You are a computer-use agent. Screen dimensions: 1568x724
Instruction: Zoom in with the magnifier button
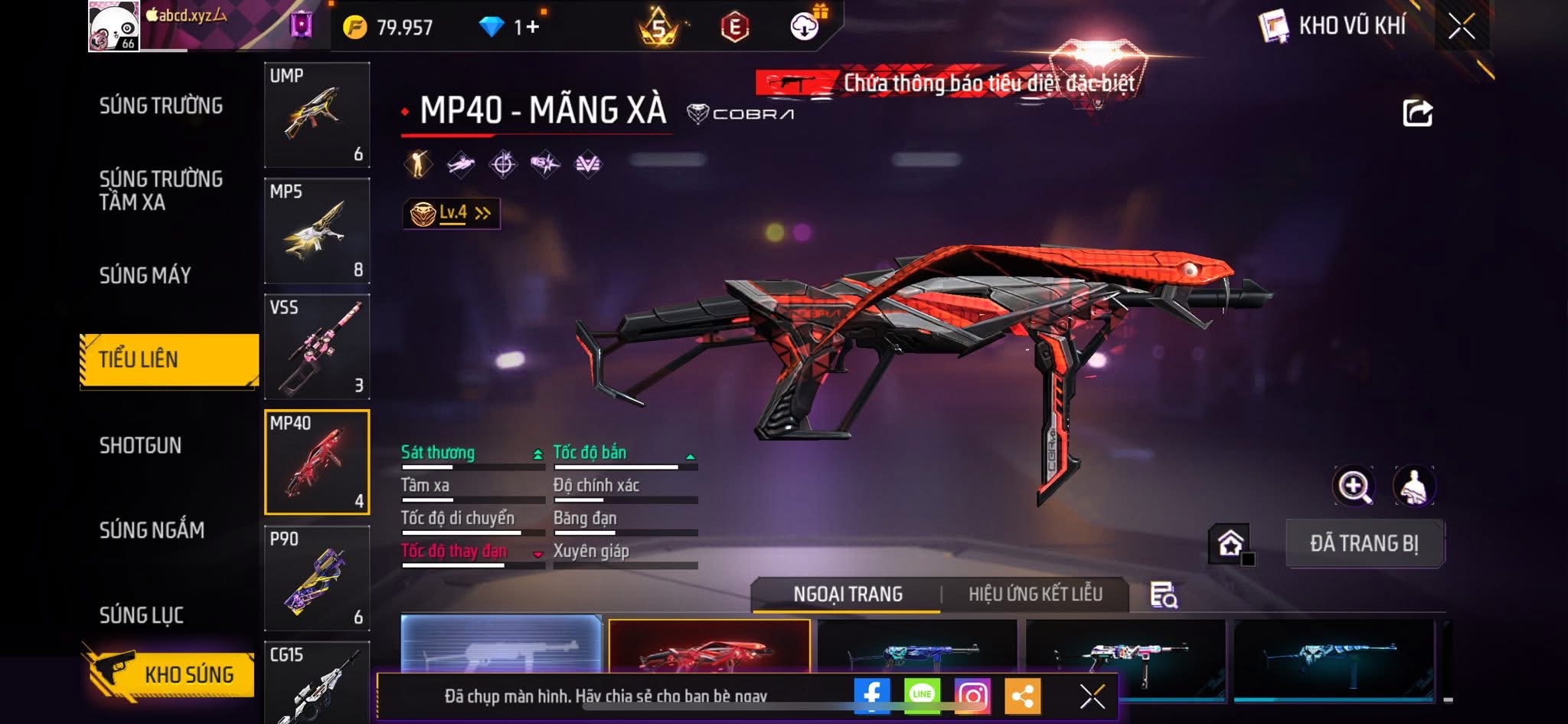click(x=1354, y=486)
